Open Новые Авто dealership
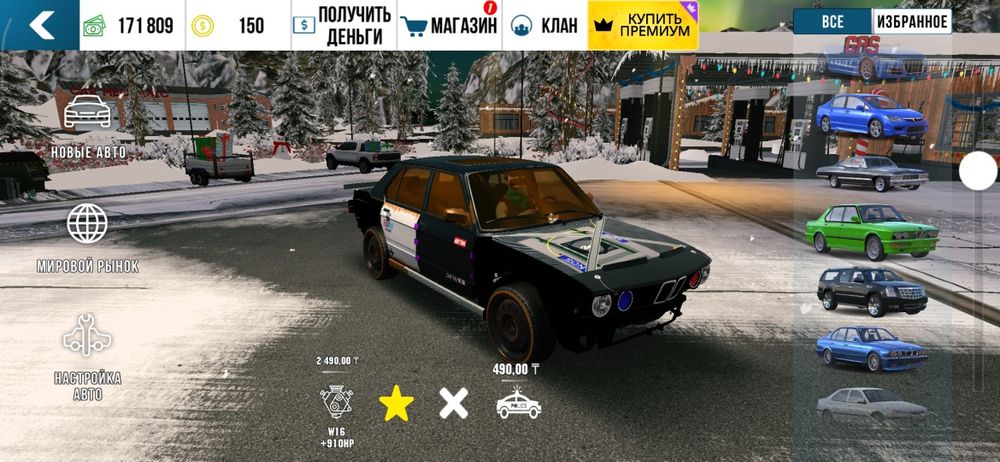This screenshot has width=1000, height=462. tap(87, 125)
